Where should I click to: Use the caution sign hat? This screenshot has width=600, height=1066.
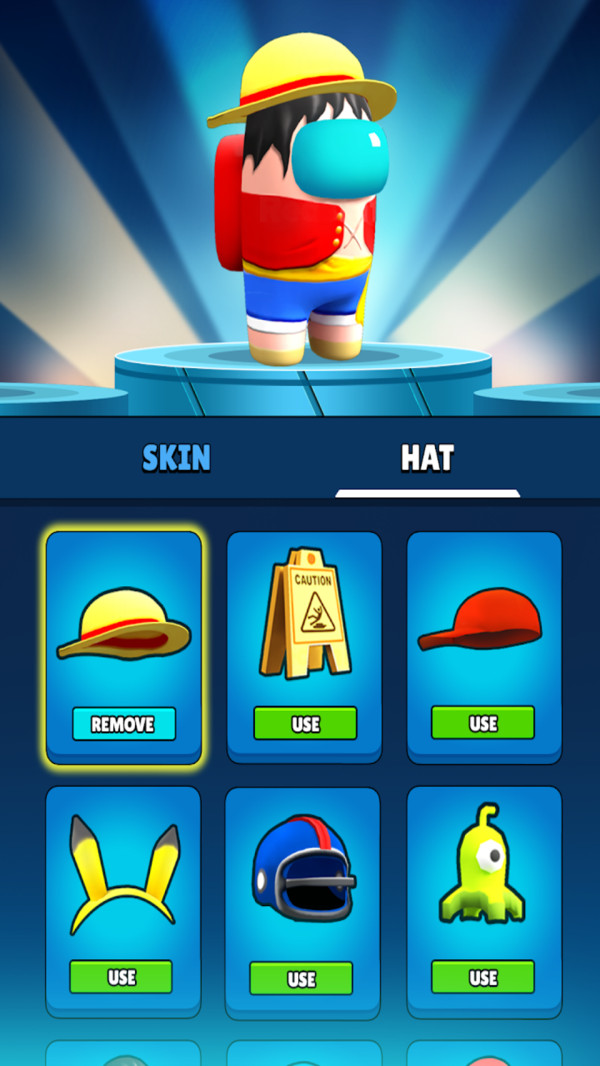pos(305,723)
